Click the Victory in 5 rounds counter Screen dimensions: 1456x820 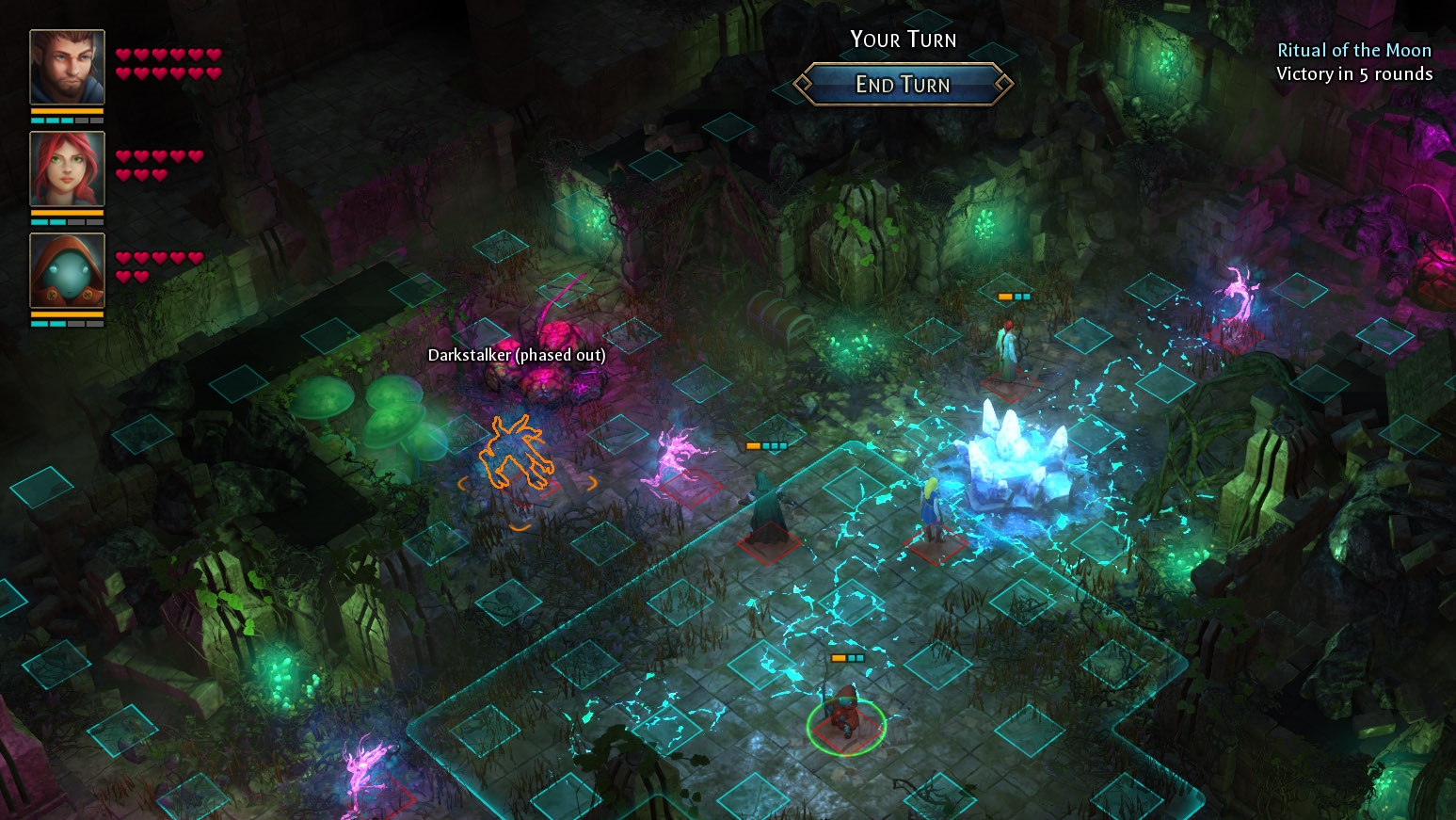pyautogui.click(x=1355, y=74)
